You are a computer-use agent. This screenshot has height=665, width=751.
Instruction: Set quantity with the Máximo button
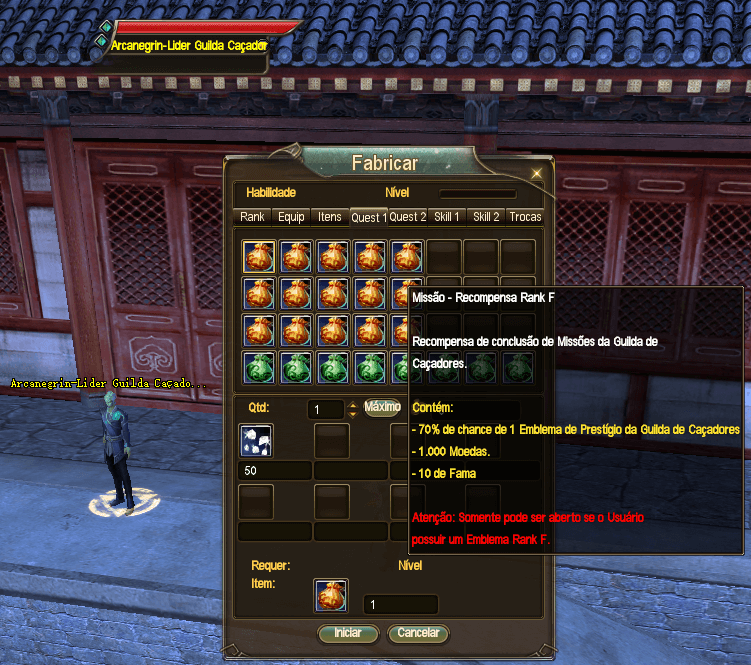(383, 408)
